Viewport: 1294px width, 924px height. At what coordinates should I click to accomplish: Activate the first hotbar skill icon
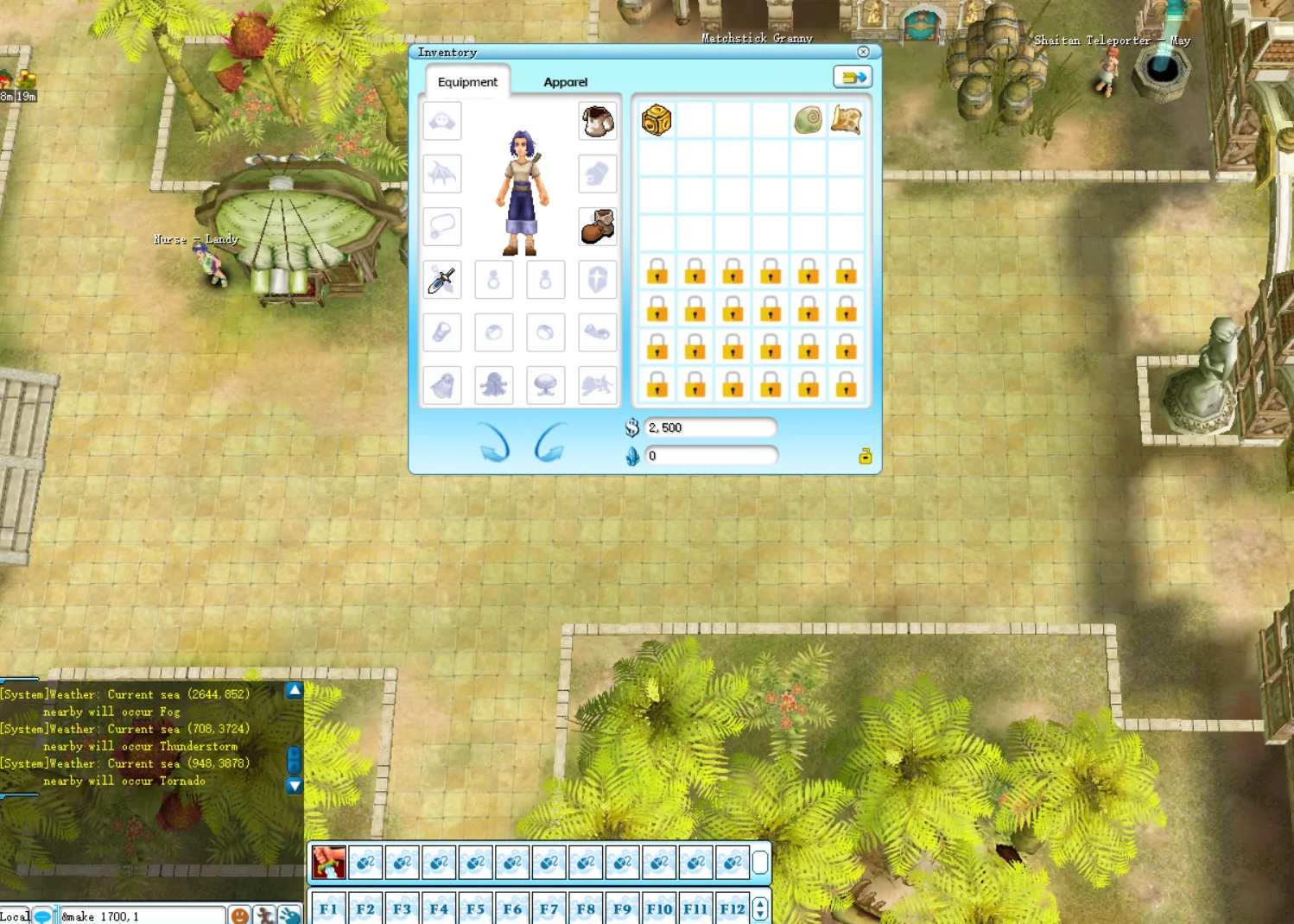pos(329,862)
